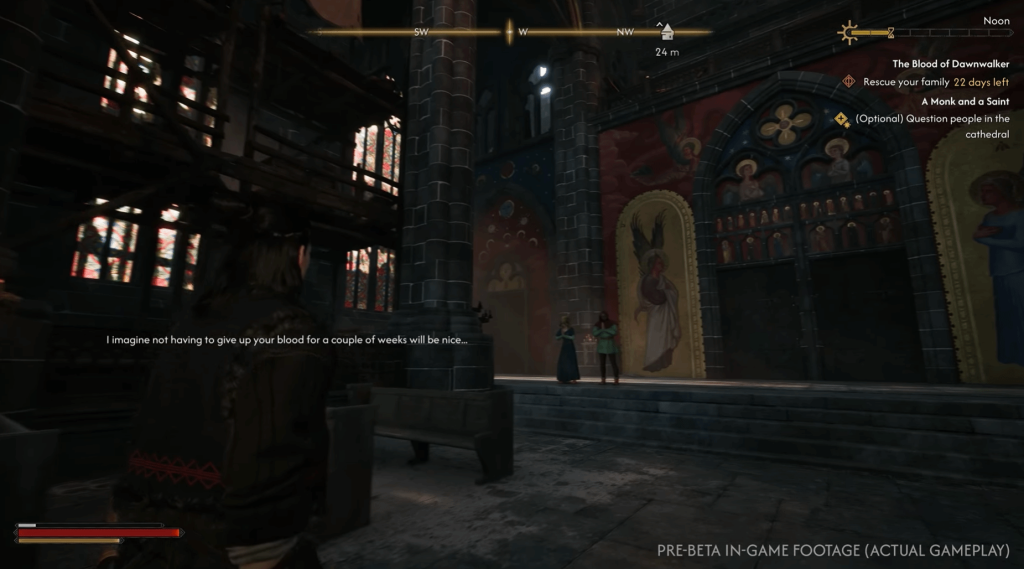1024x569 pixels.
Task: Select the compass waypoint marker showing 24 m
Action: pyautogui.click(x=665, y=32)
